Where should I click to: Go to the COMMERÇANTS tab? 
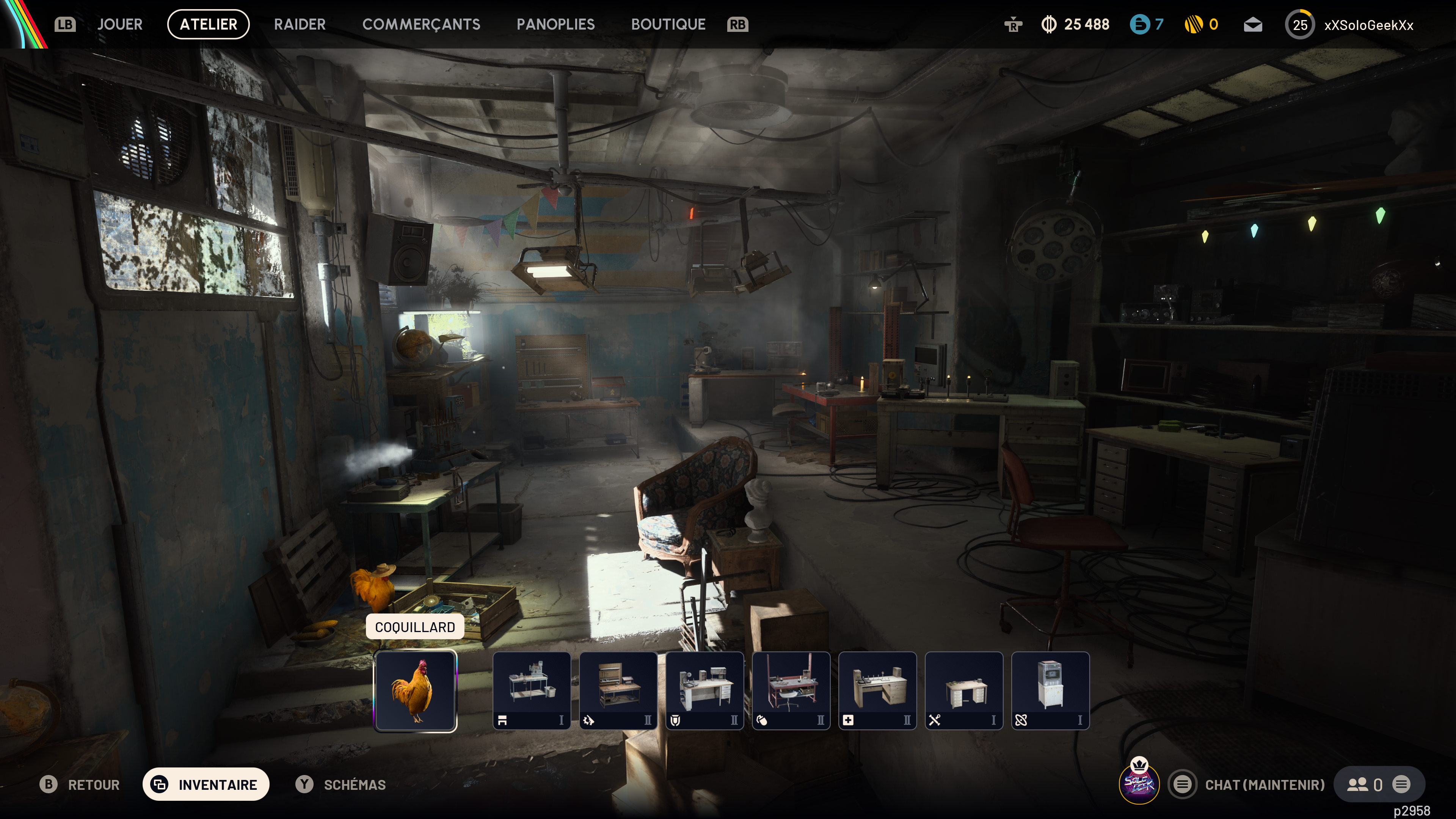[421, 24]
